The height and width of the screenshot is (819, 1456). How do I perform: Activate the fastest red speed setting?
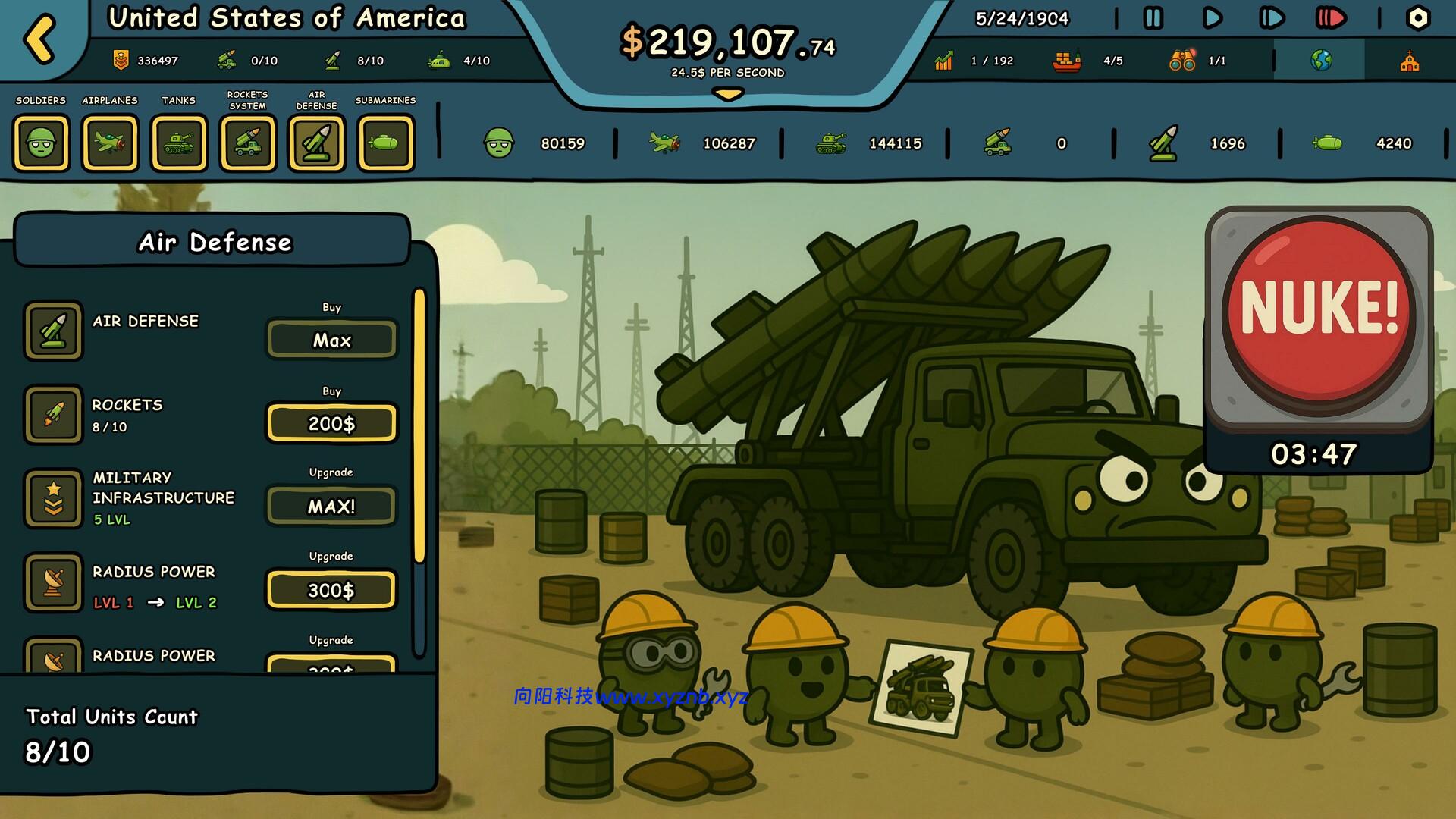coord(1331,18)
